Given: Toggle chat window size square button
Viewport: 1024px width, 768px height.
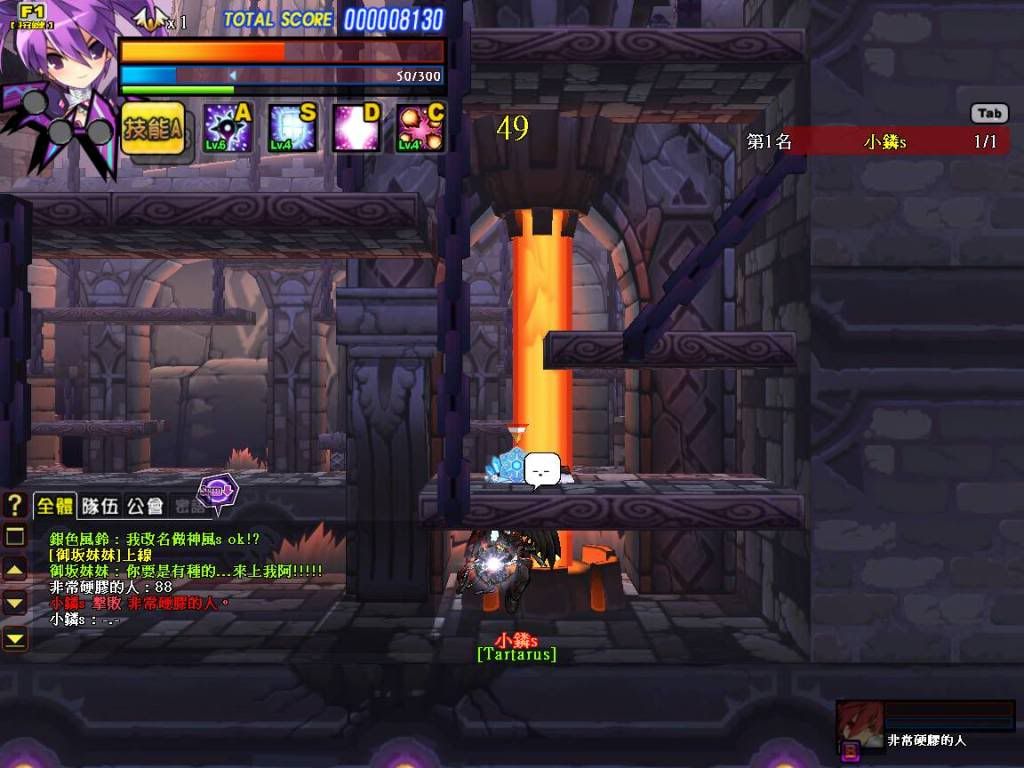Looking at the screenshot, I should pos(15,537).
